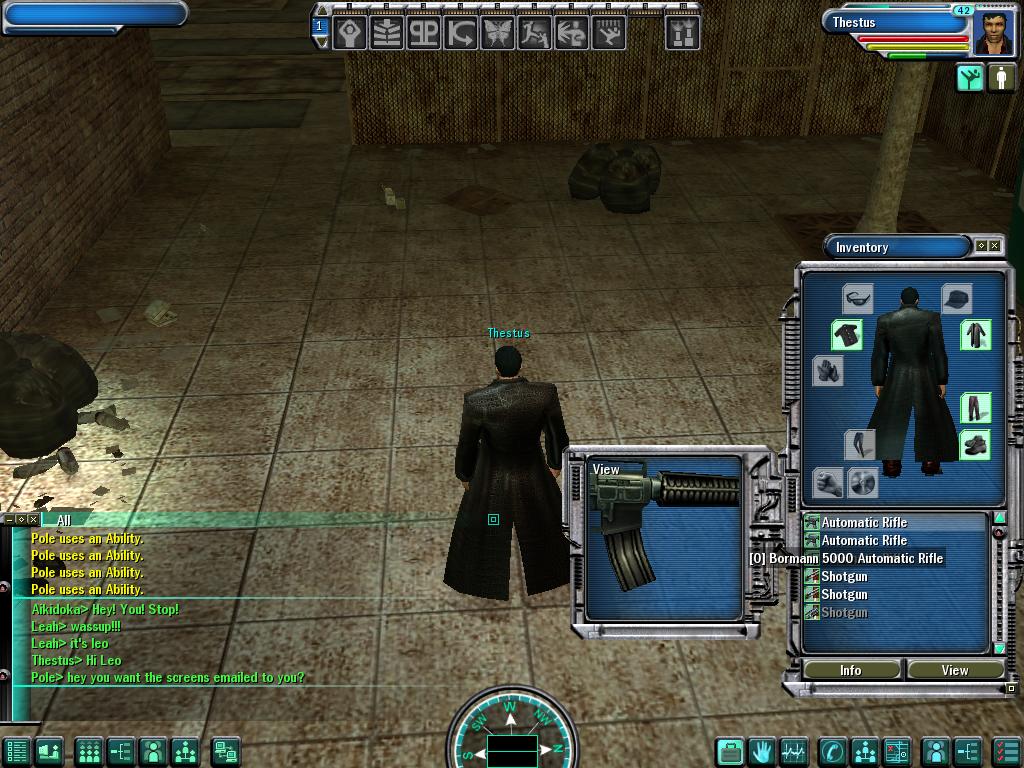Activate the butterfly ability on the hotbar
1024x768 pixels.
coord(497,33)
